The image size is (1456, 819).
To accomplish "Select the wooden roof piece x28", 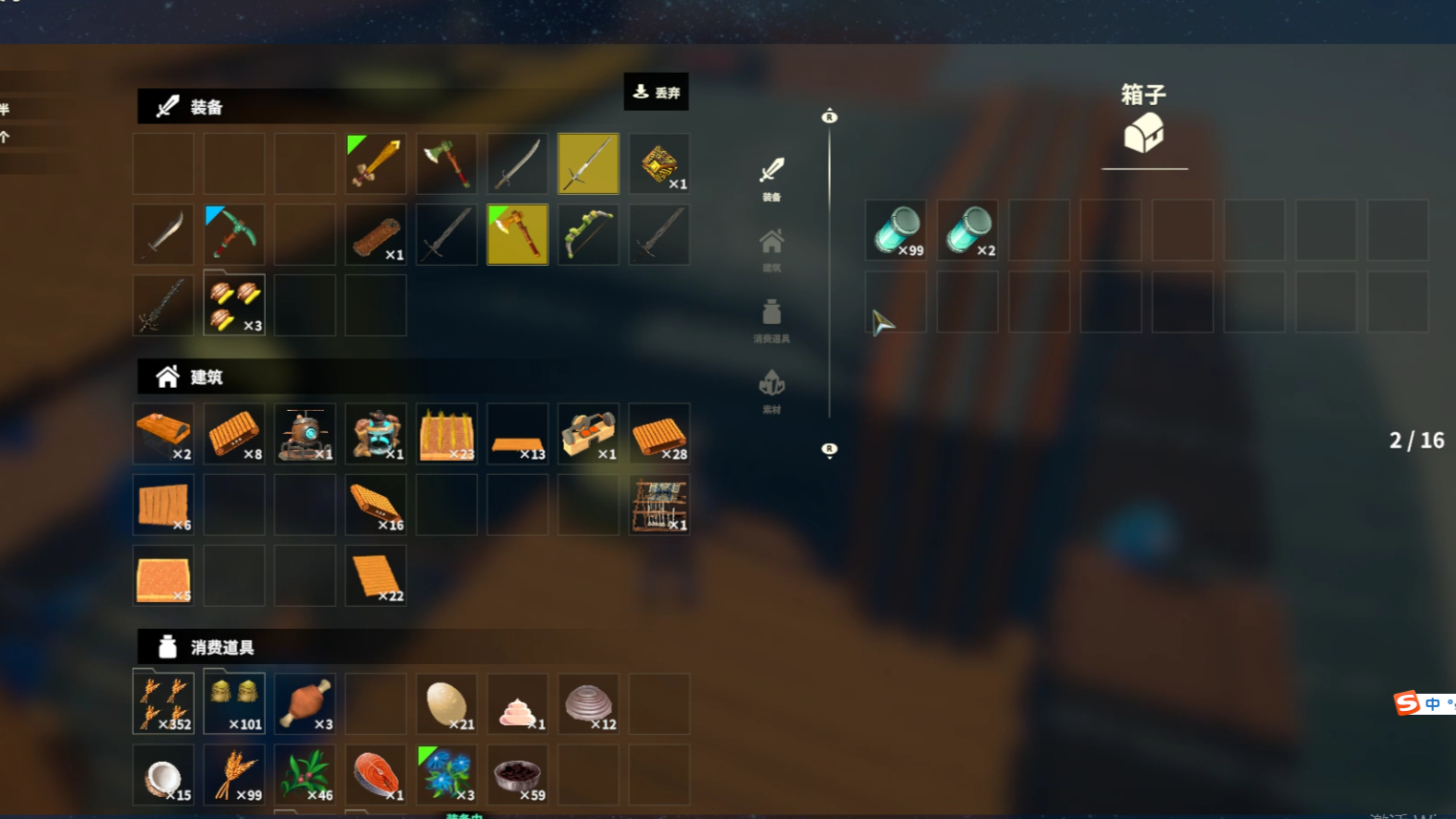I will pos(659,435).
